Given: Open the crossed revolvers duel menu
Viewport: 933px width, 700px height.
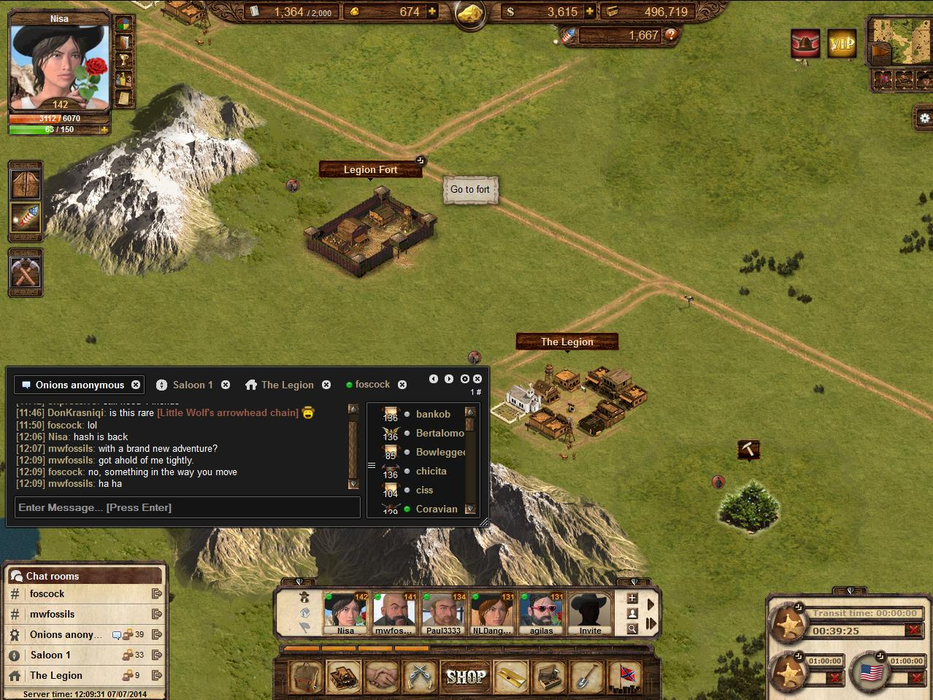Looking at the screenshot, I should point(420,677).
